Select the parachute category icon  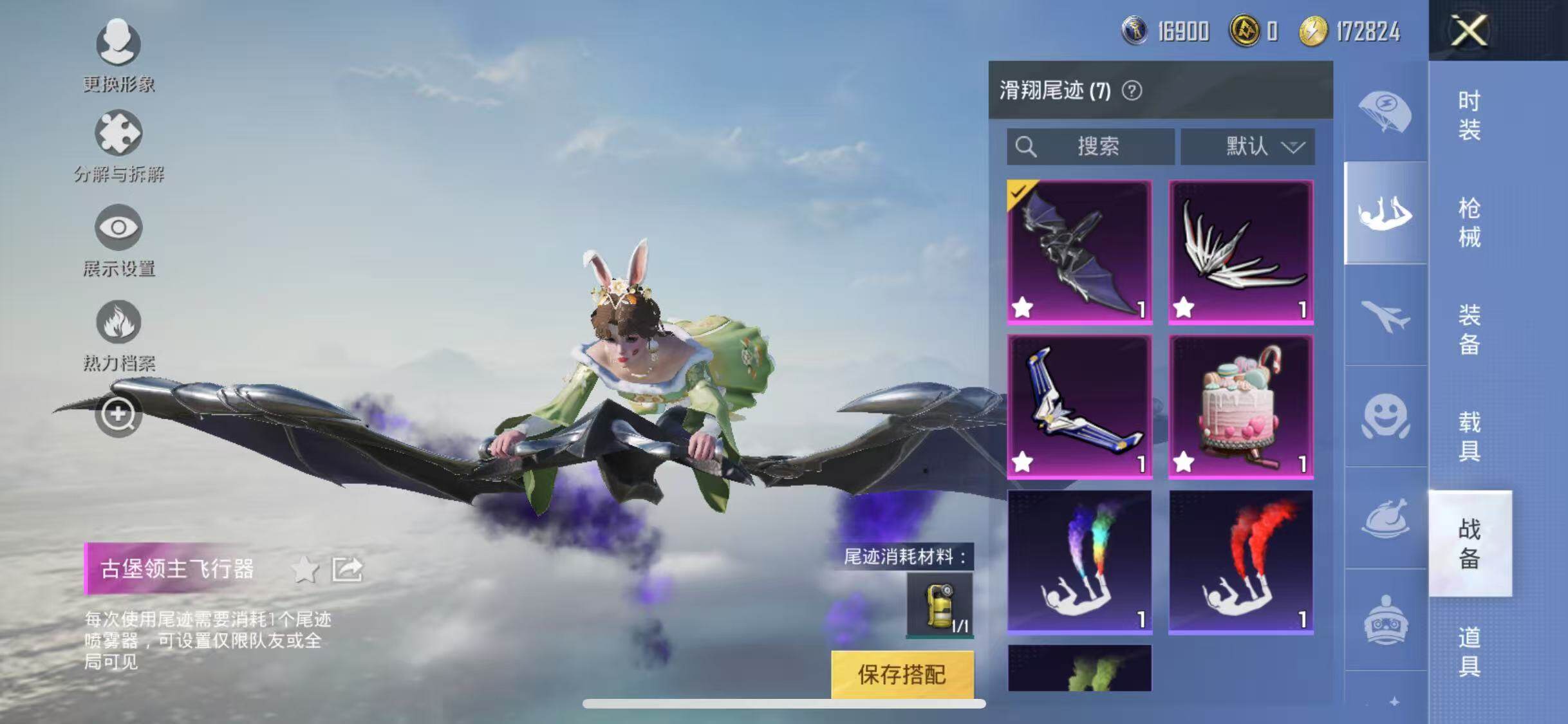(x=1385, y=112)
